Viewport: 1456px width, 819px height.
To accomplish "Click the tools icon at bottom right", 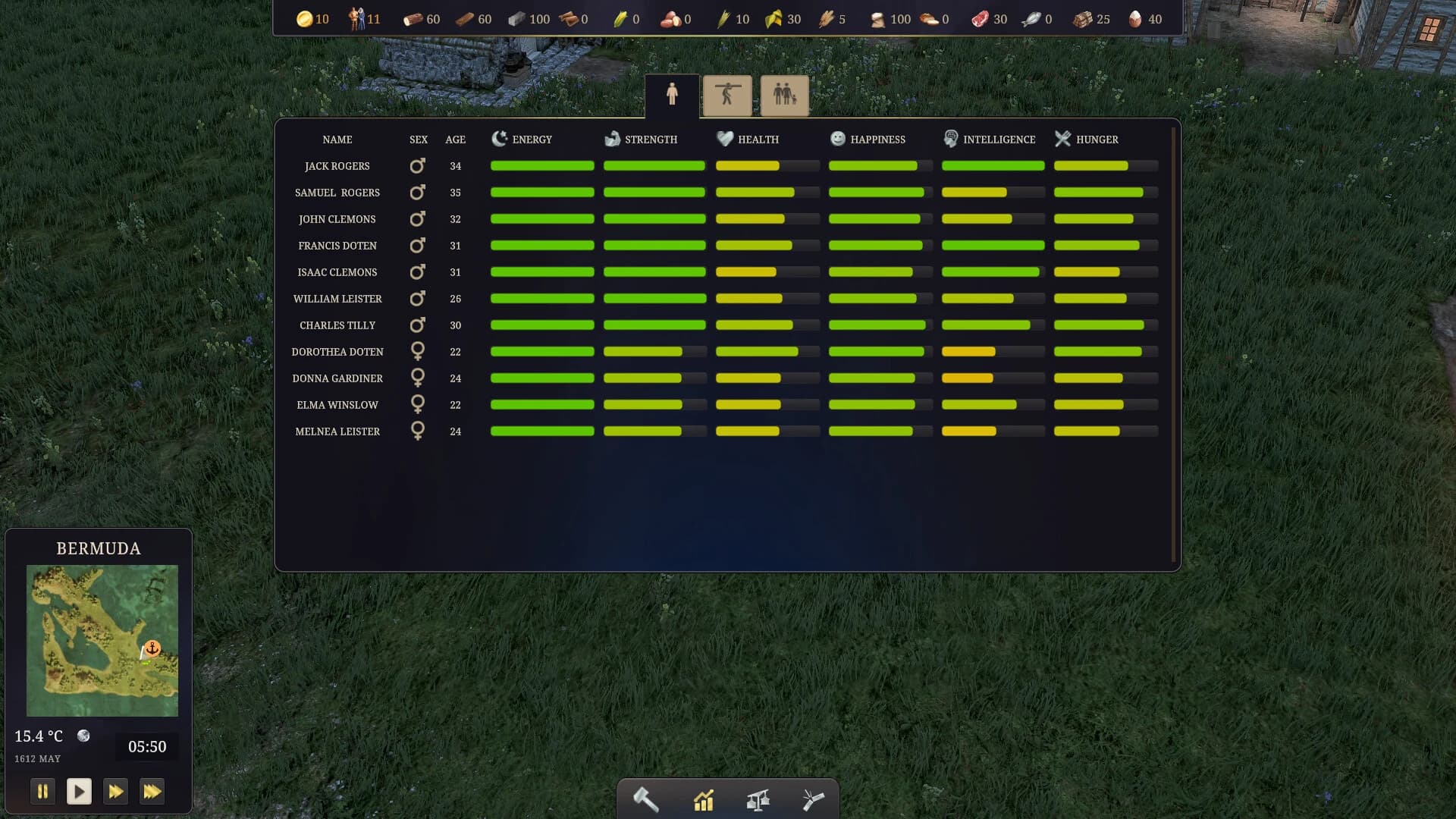I will click(813, 799).
